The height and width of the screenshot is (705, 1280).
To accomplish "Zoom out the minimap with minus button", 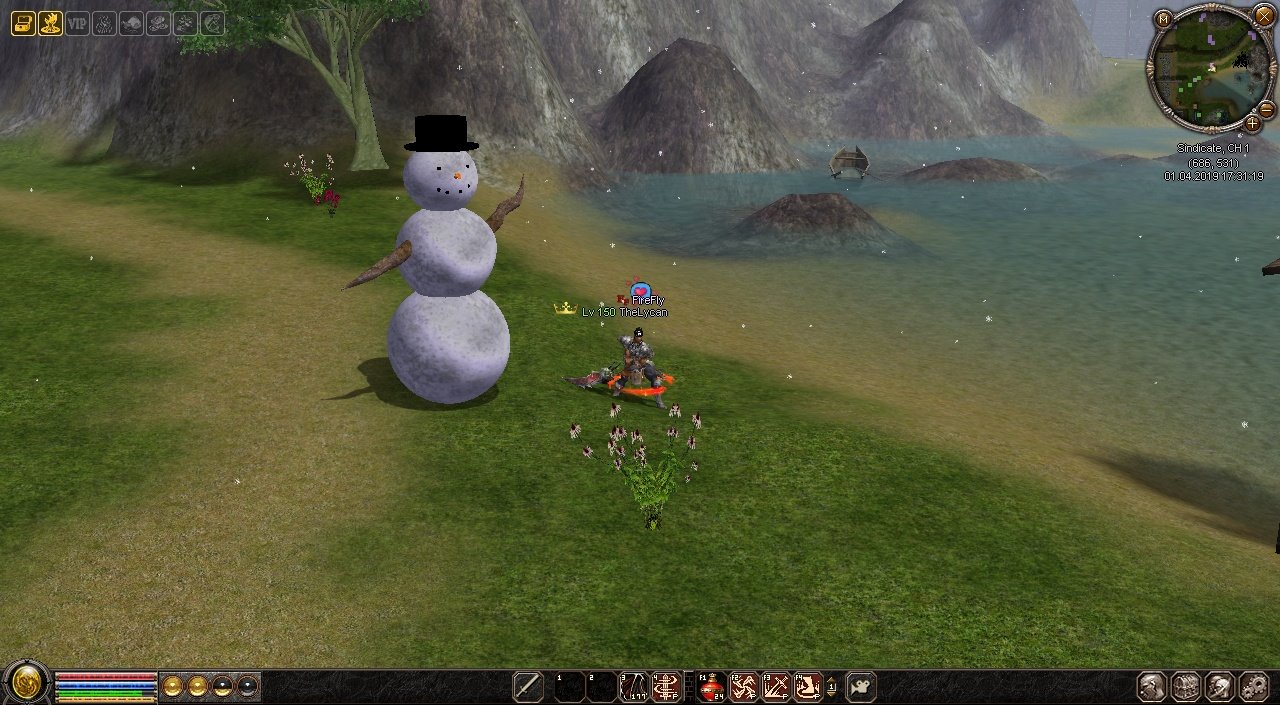I will click(x=1266, y=108).
